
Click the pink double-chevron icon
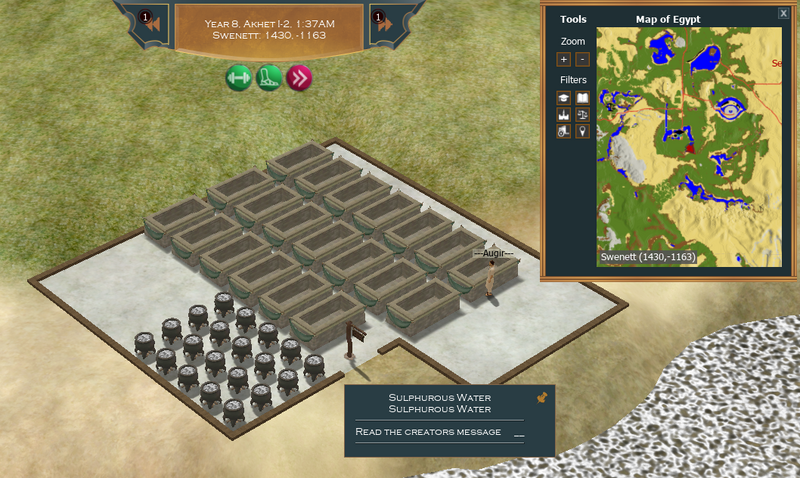298,78
